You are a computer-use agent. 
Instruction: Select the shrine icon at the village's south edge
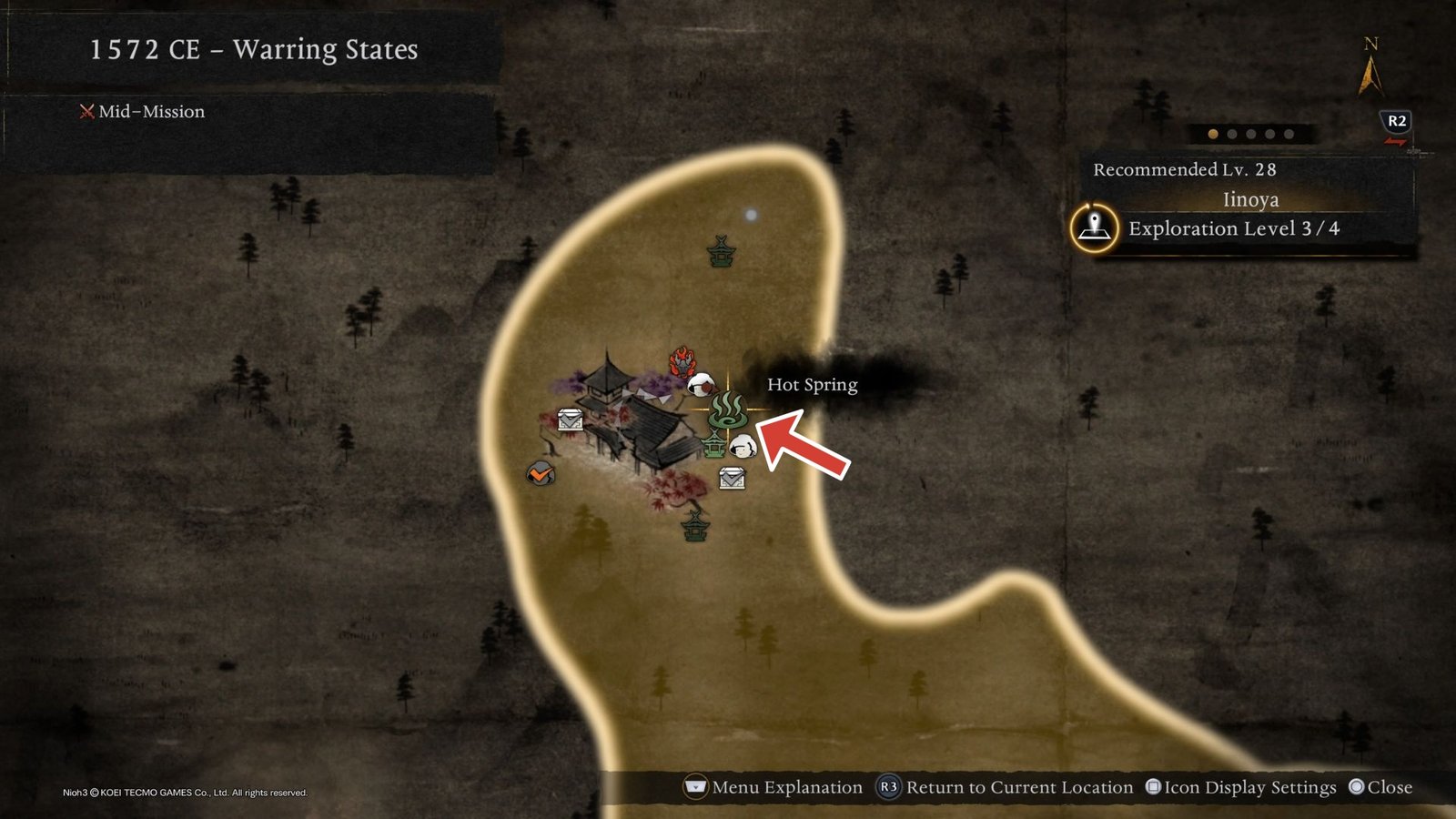point(695,525)
